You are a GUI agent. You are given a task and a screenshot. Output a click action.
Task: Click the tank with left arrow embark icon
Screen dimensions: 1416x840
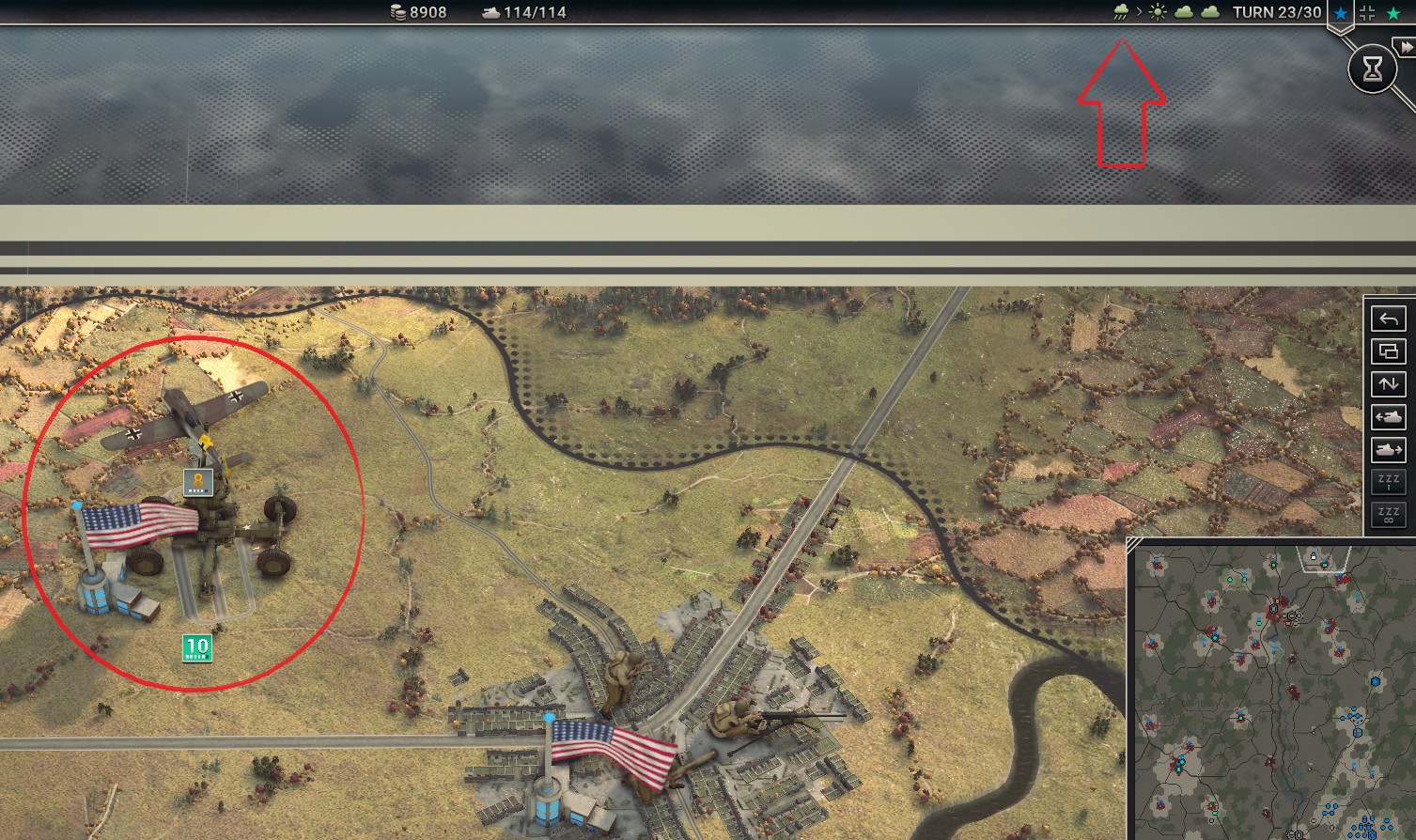(x=1388, y=417)
